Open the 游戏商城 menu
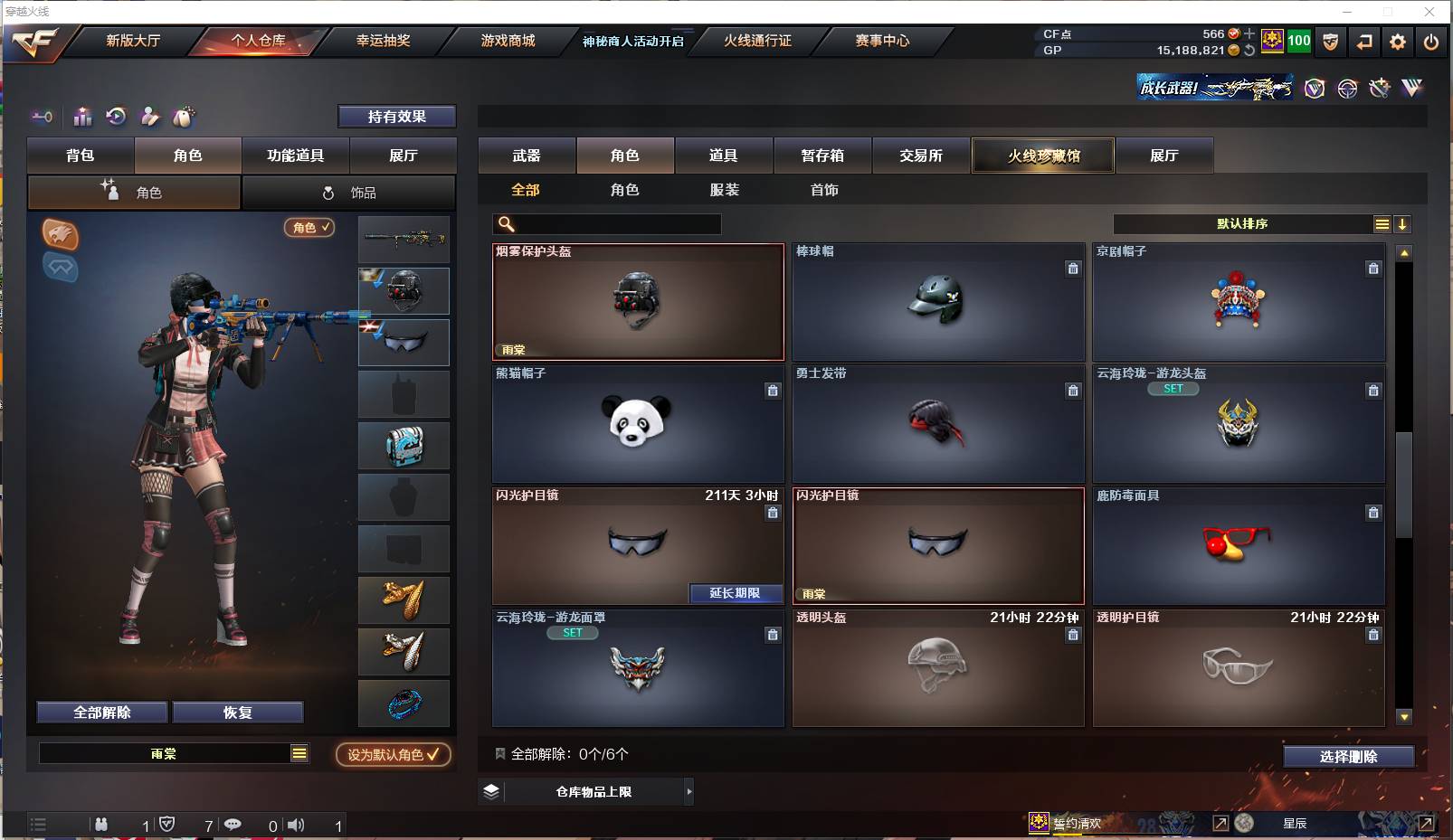The image size is (1453, 840). coord(509,41)
